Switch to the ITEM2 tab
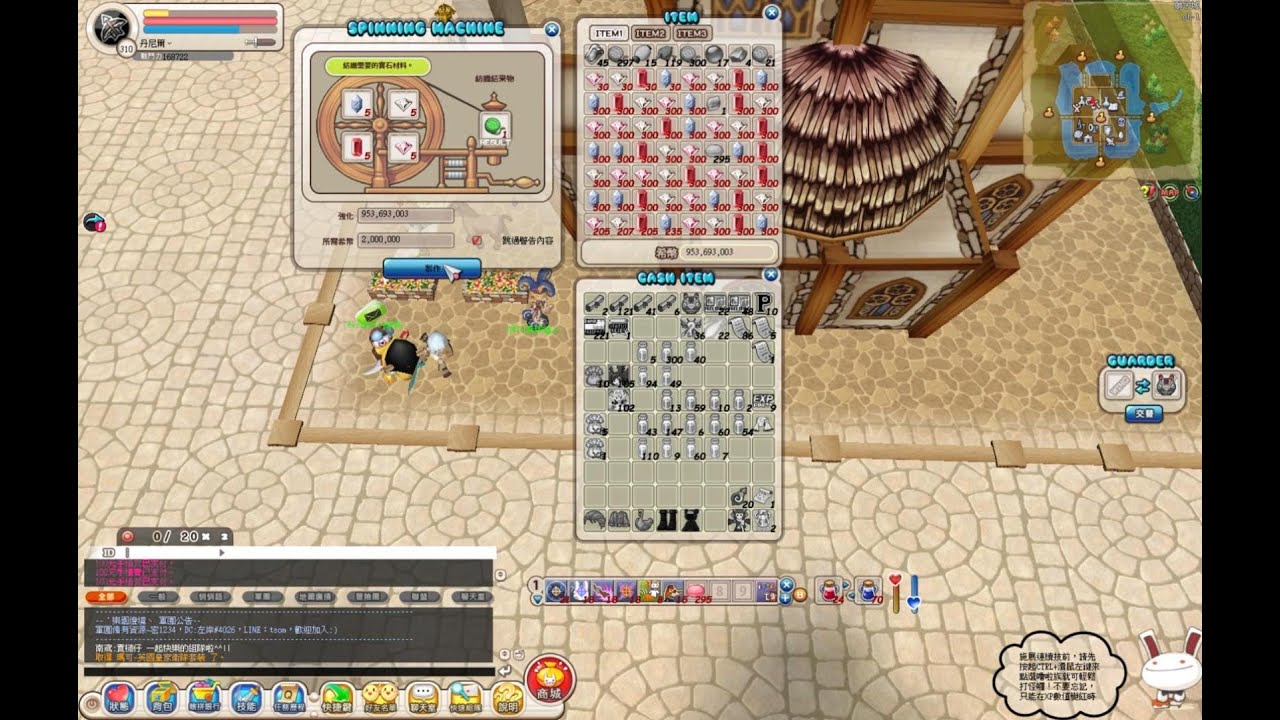Screen dimensions: 1280x720 click(x=649, y=33)
